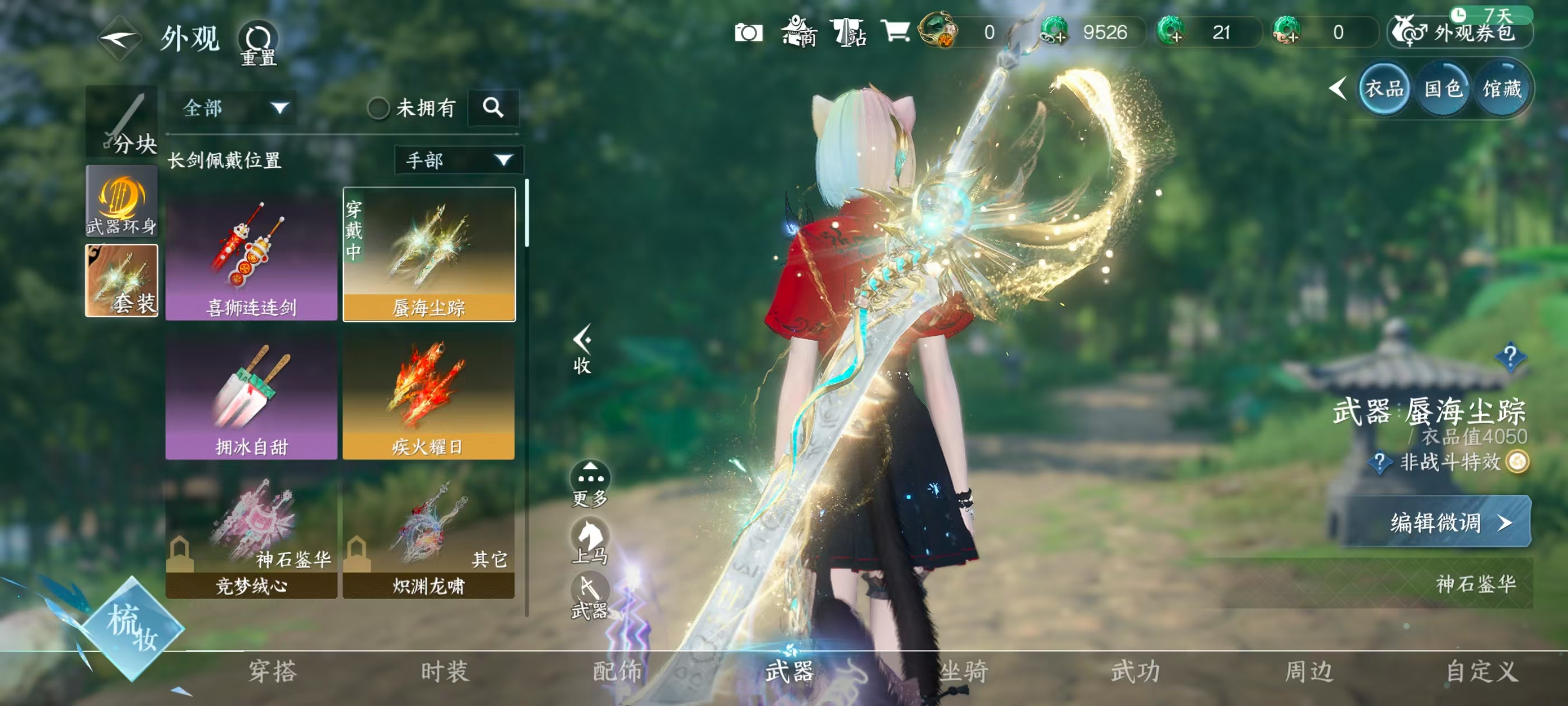
Task: Open the weapon search magnifier
Action: (493, 109)
